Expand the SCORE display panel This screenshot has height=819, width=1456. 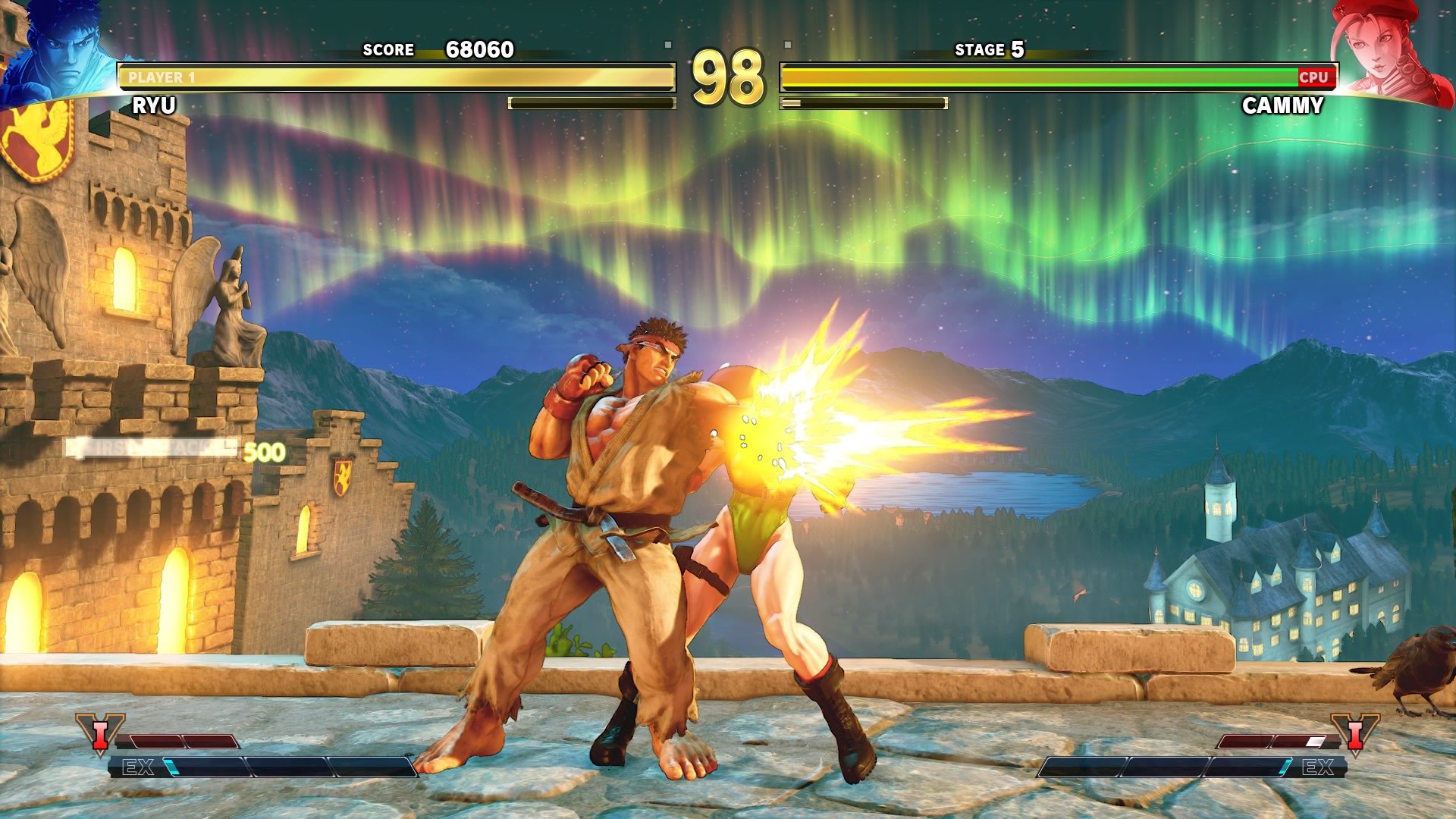[388, 50]
